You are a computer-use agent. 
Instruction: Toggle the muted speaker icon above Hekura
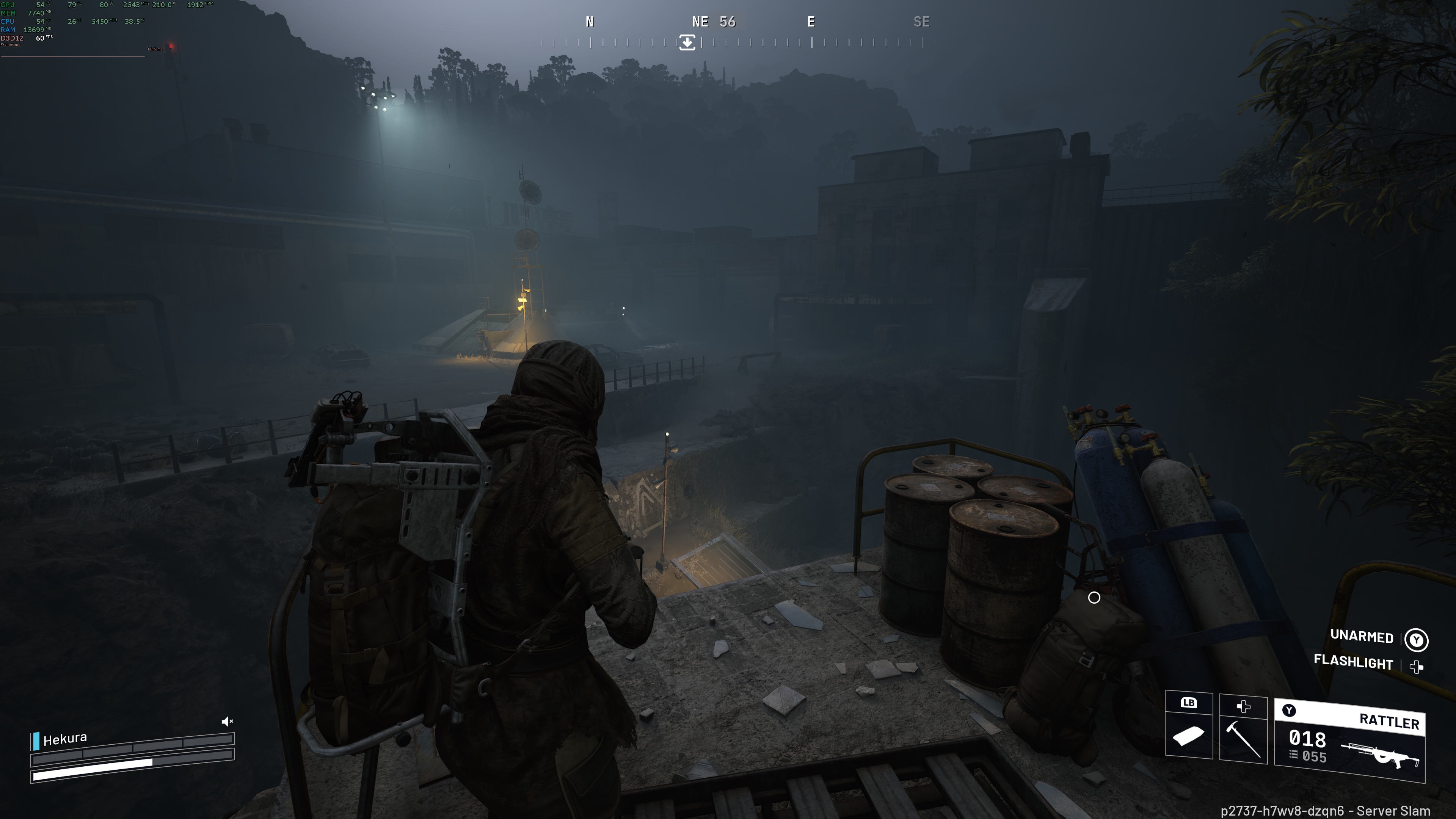pos(227,721)
